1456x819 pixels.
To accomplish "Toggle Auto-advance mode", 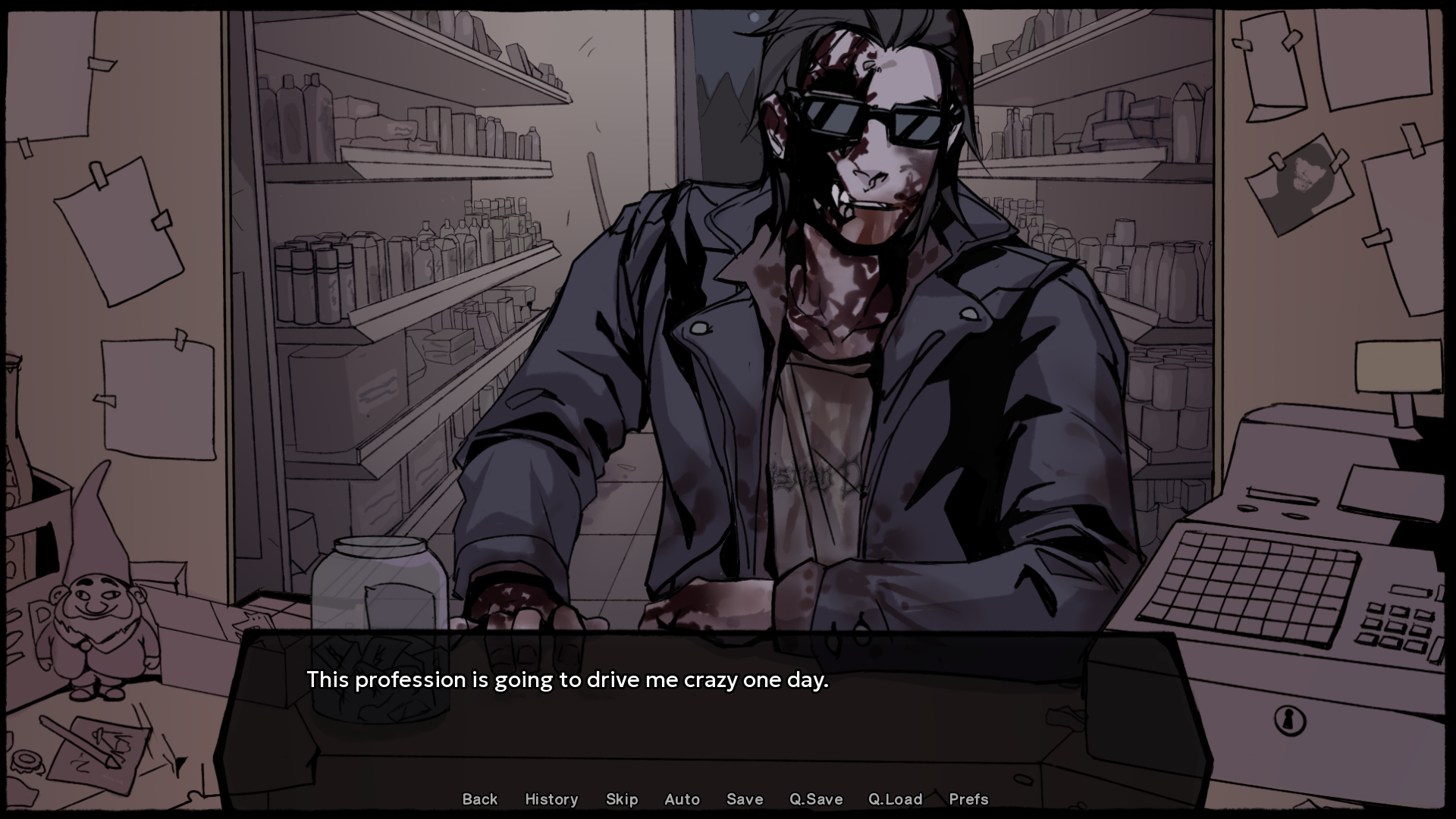I will coord(682,799).
